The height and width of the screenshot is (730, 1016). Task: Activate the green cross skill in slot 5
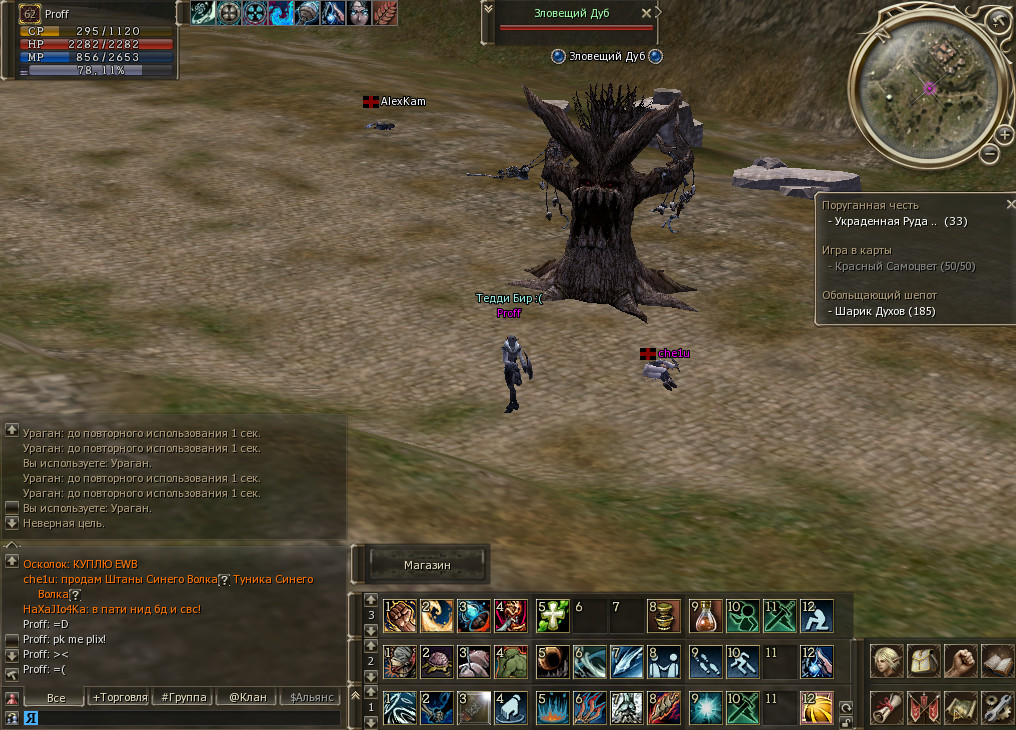pos(553,615)
